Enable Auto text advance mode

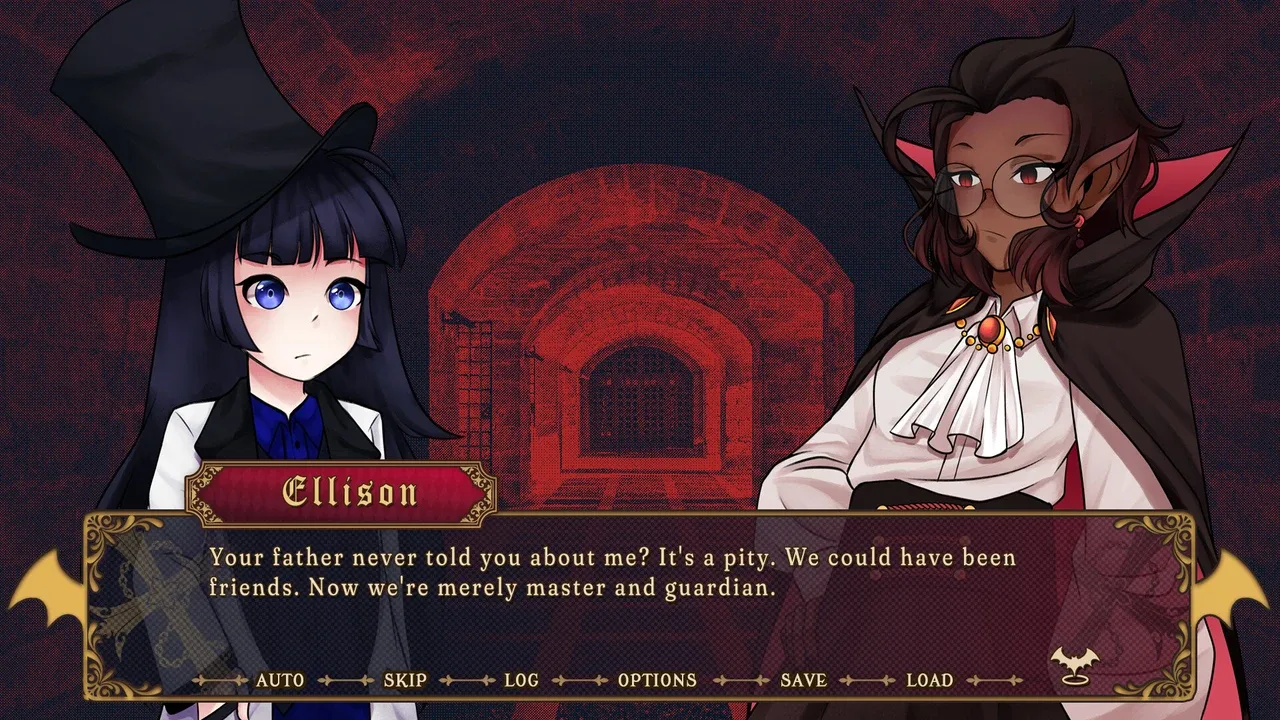point(280,680)
